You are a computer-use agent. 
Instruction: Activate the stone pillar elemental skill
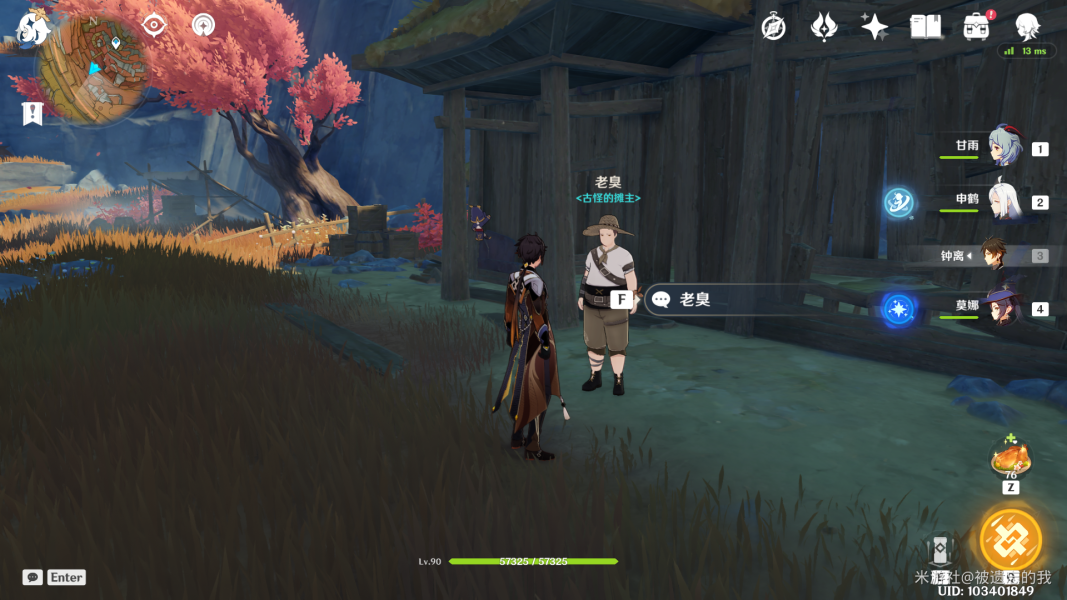tap(938, 552)
